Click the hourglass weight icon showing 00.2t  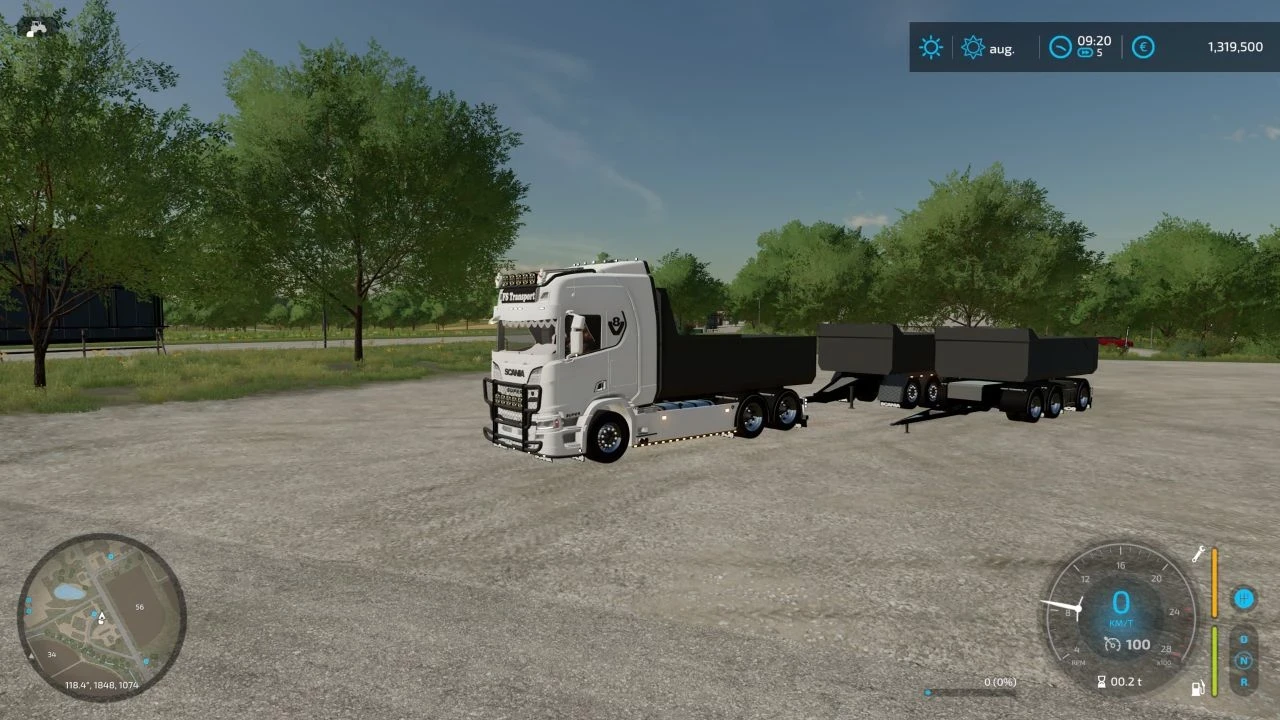[x=1103, y=681]
